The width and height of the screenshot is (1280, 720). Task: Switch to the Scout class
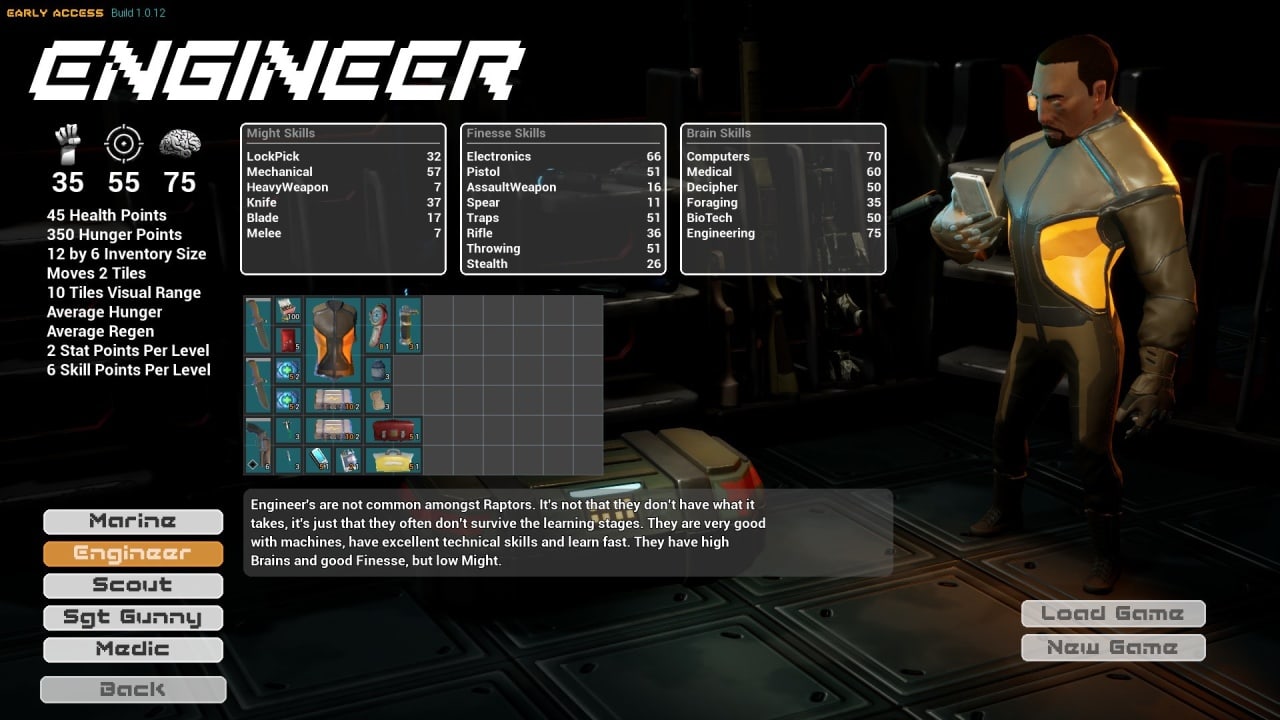pos(133,585)
